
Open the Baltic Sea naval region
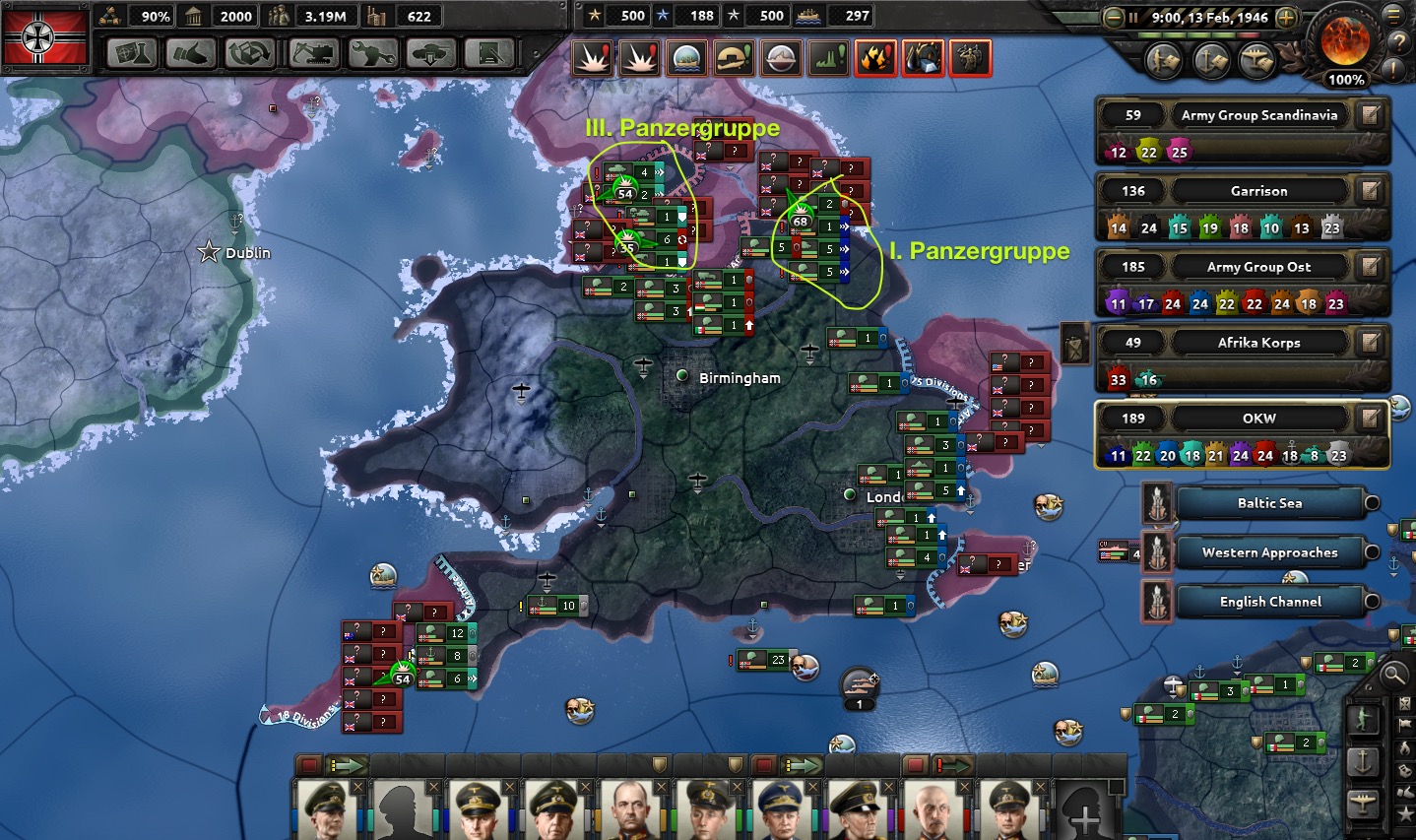1269,503
